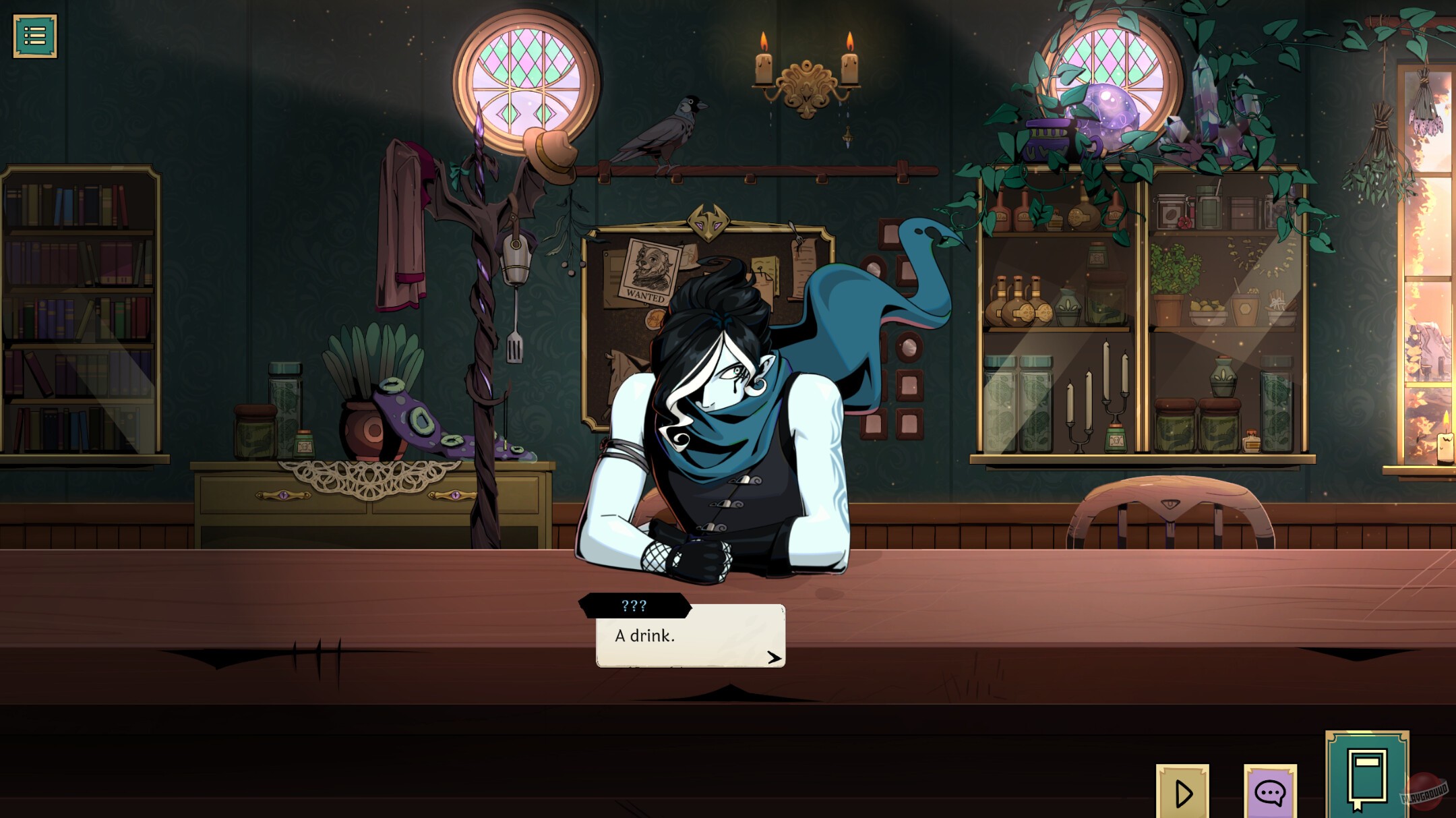
Task: Click the dialogue box reading 'A drink.'
Action: 644,635
